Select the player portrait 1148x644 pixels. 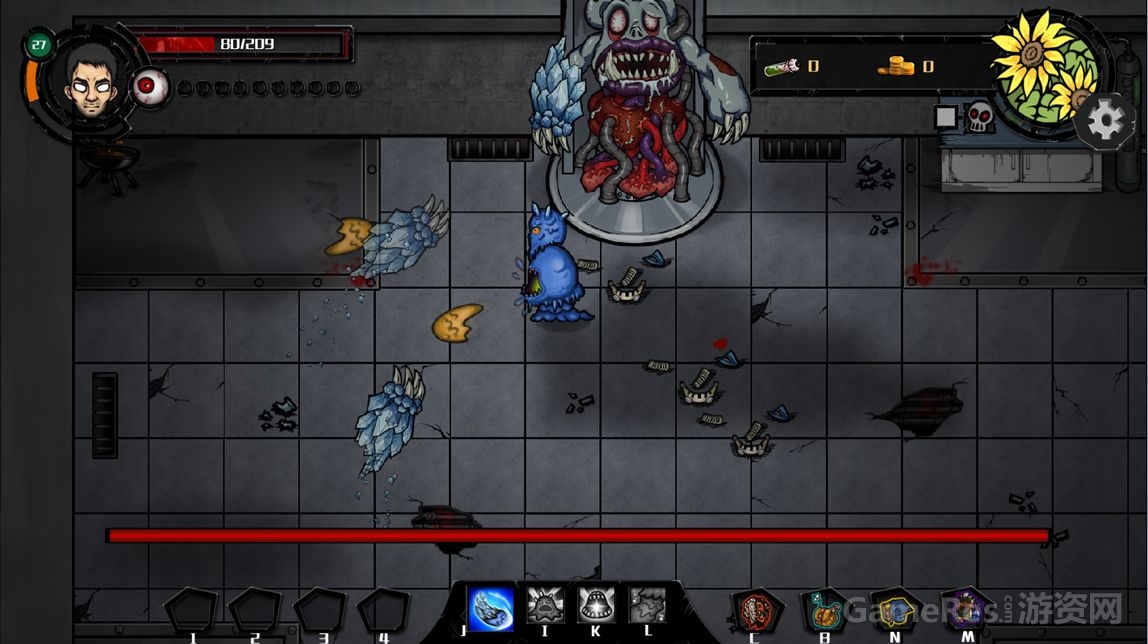tap(89, 83)
